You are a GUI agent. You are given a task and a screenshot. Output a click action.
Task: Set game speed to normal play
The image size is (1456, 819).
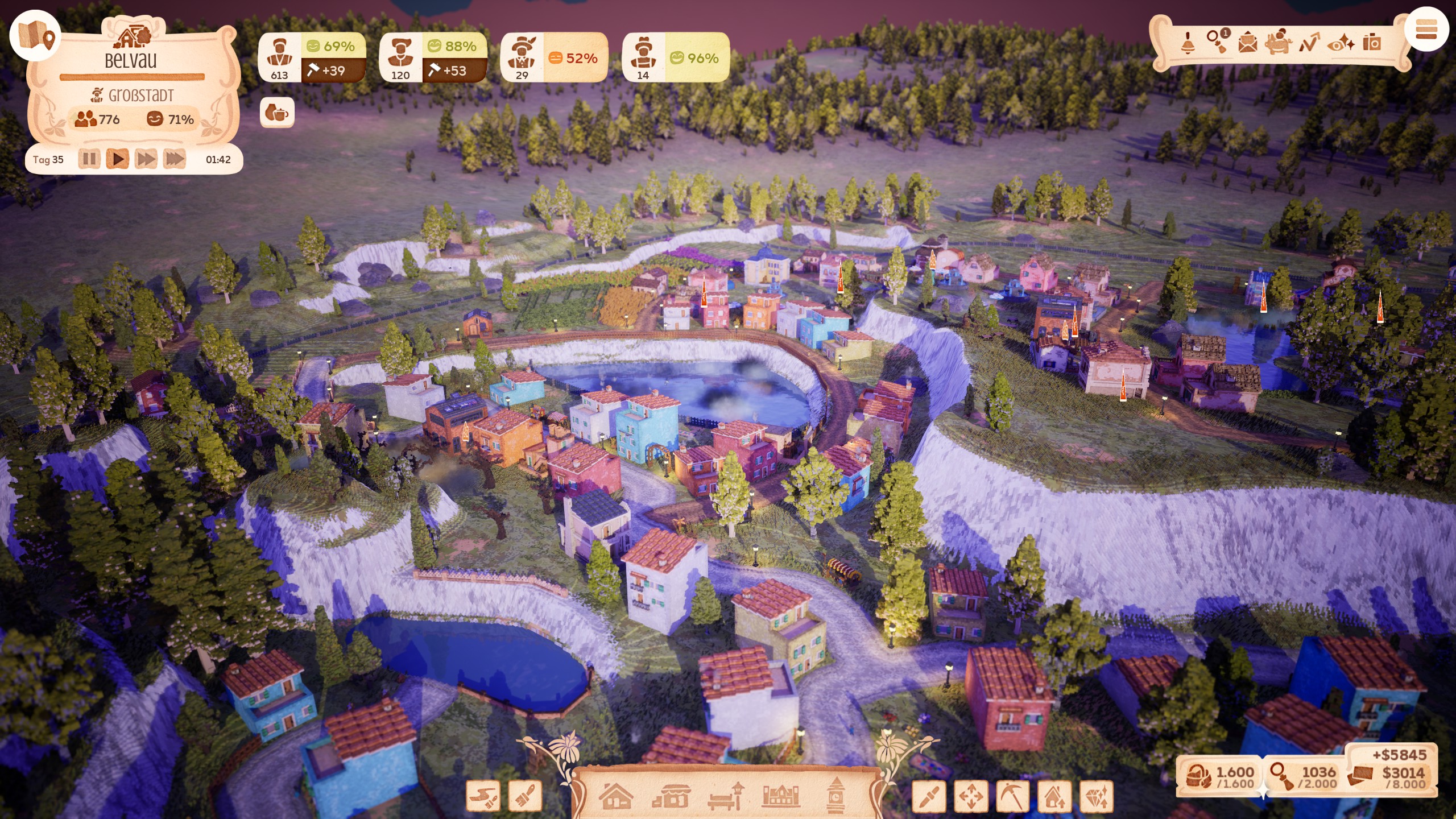click(118, 159)
